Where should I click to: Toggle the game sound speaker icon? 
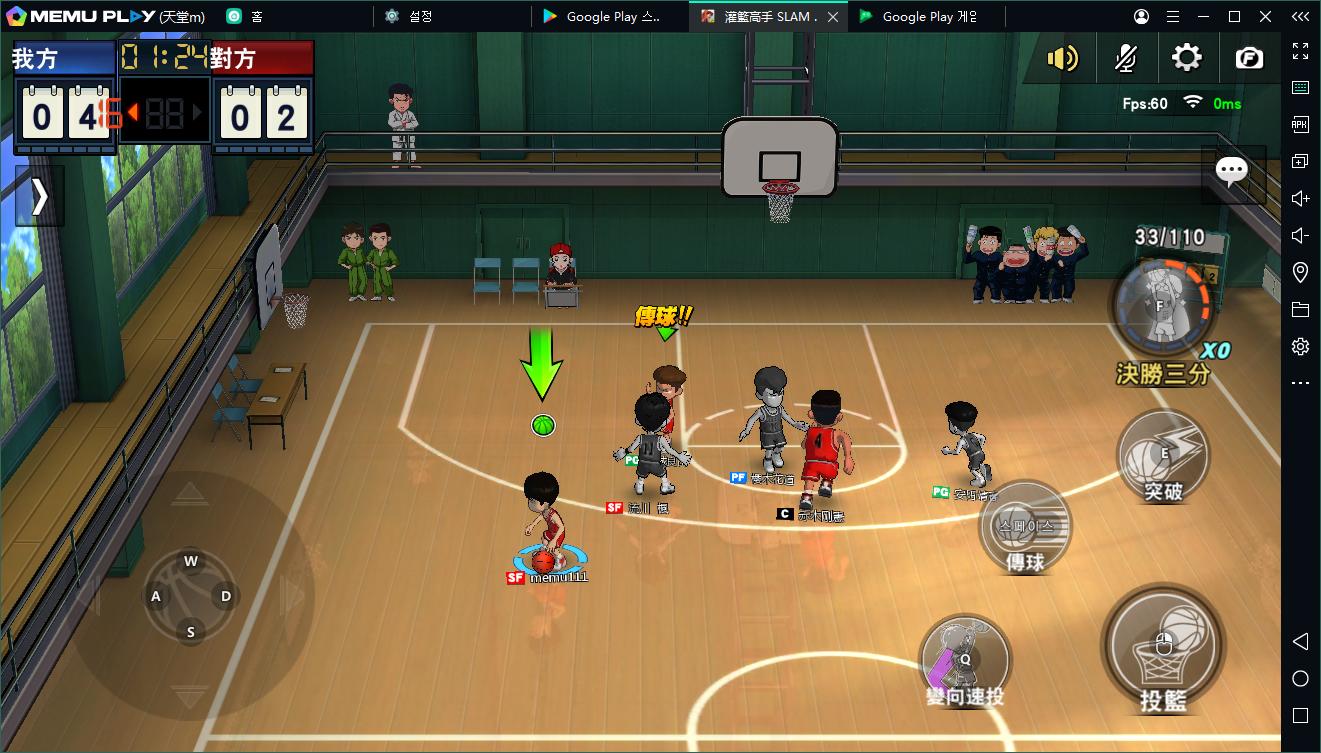point(1062,59)
